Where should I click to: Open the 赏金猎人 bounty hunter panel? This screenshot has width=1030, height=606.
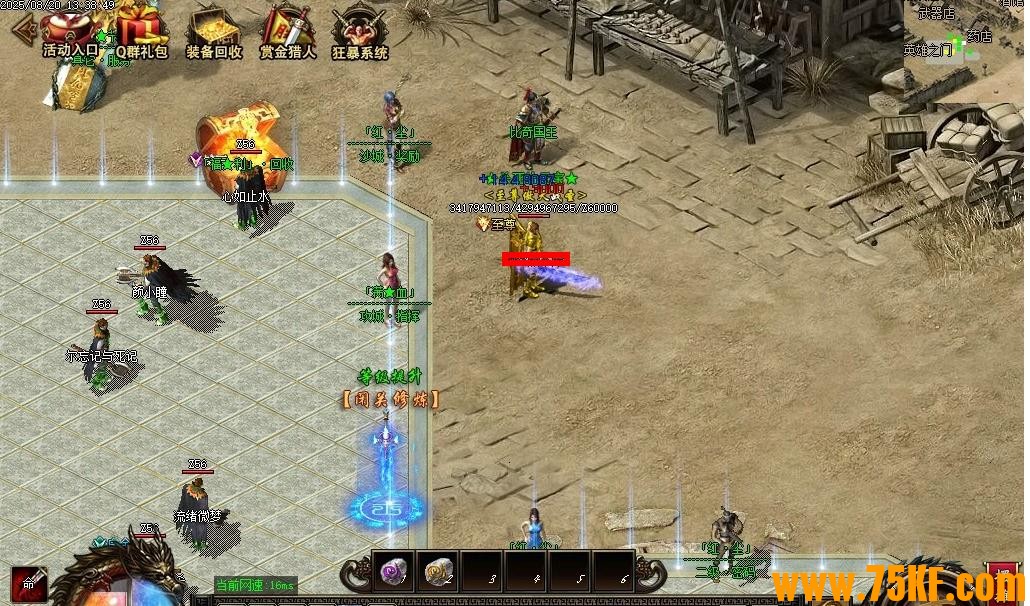click(287, 30)
